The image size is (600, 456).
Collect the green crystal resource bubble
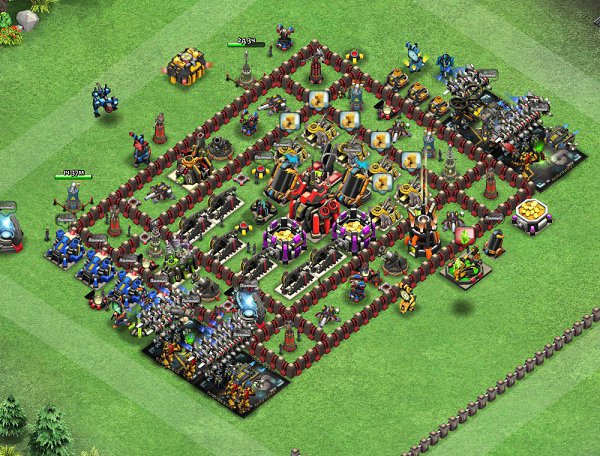(463, 237)
